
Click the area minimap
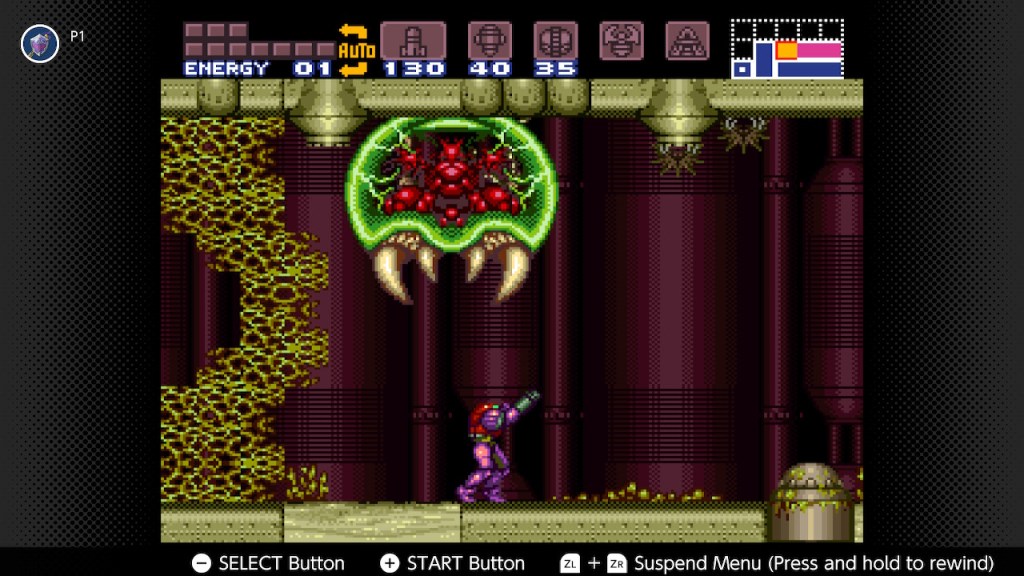(787, 48)
